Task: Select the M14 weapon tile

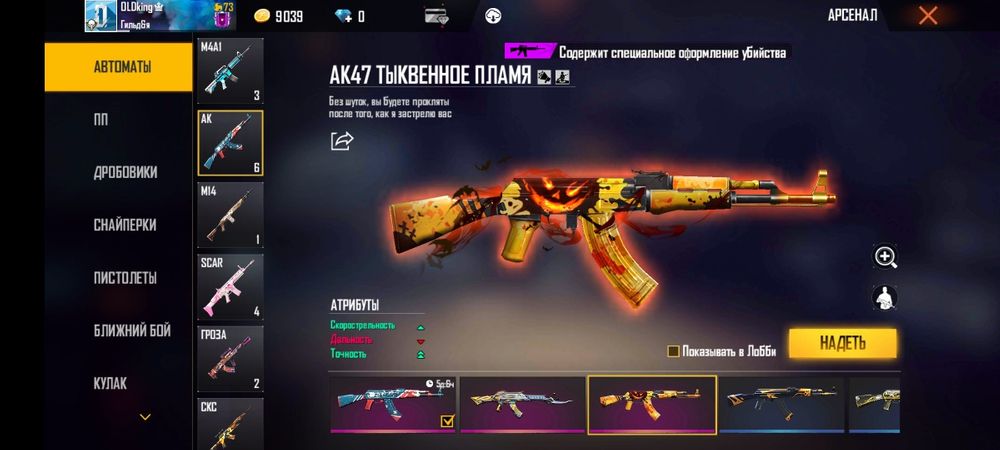Action: tap(230, 214)
